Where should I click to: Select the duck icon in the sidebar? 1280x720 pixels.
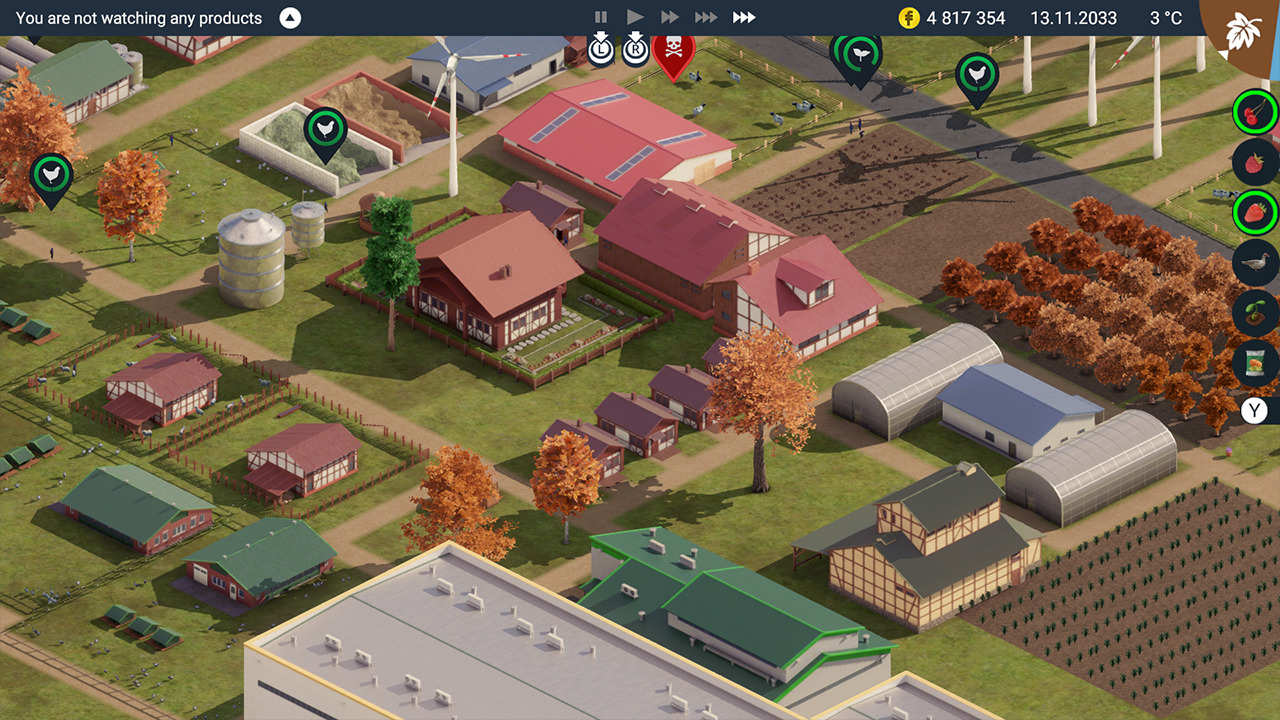[1253, 262]
